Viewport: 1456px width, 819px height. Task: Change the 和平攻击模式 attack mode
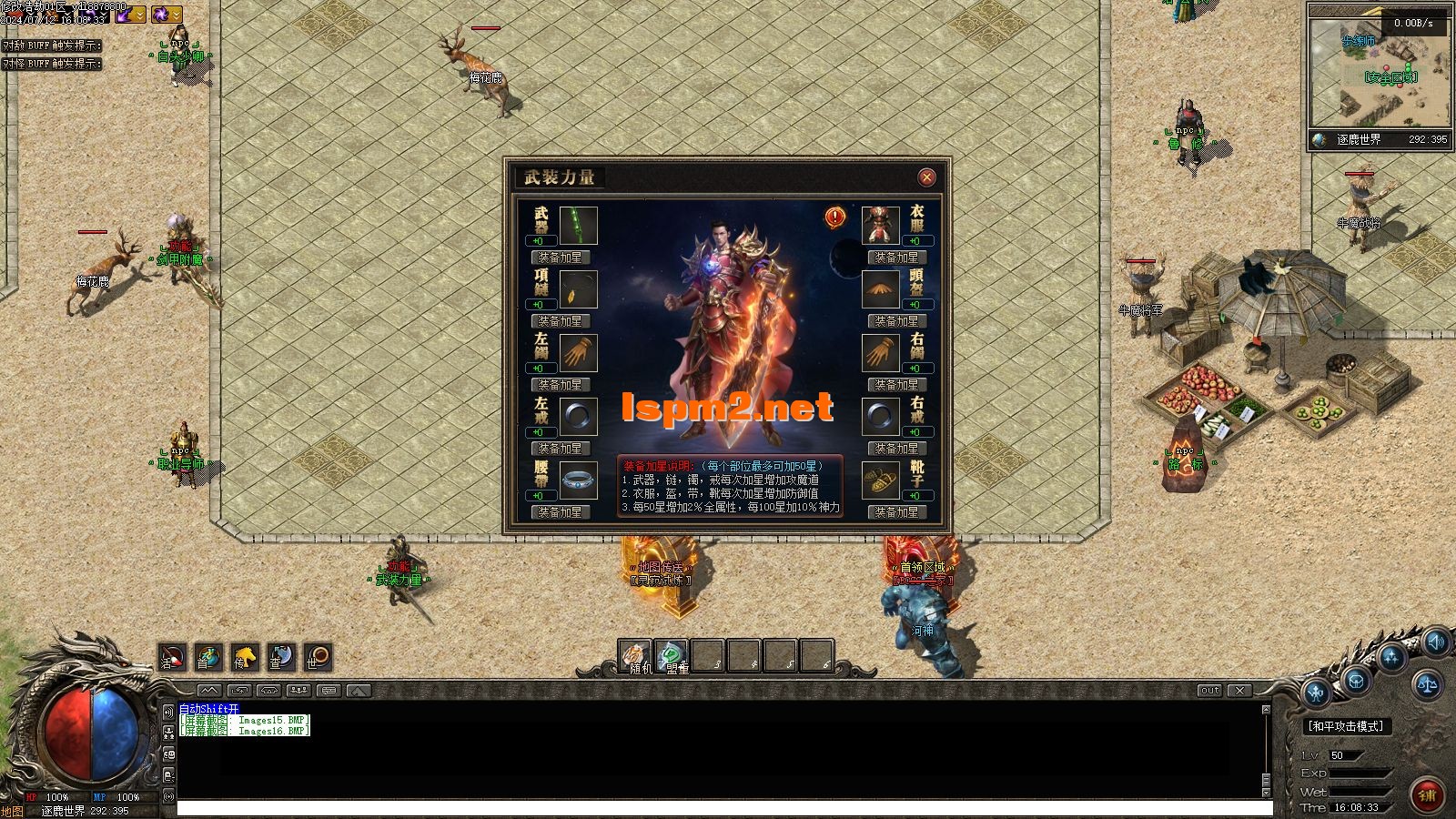tap(1345, 726)
